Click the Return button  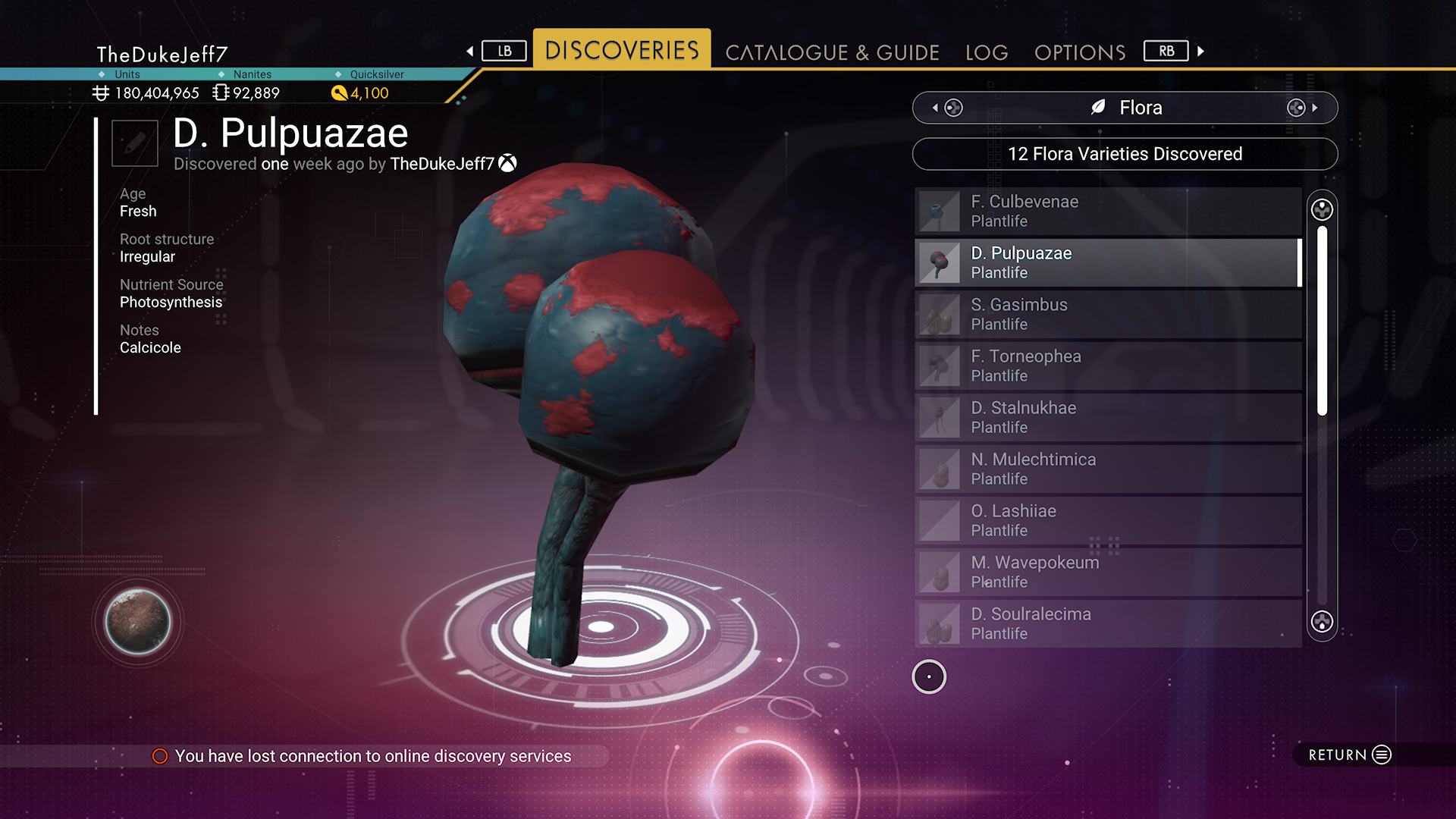click(x=1350, y=755)
